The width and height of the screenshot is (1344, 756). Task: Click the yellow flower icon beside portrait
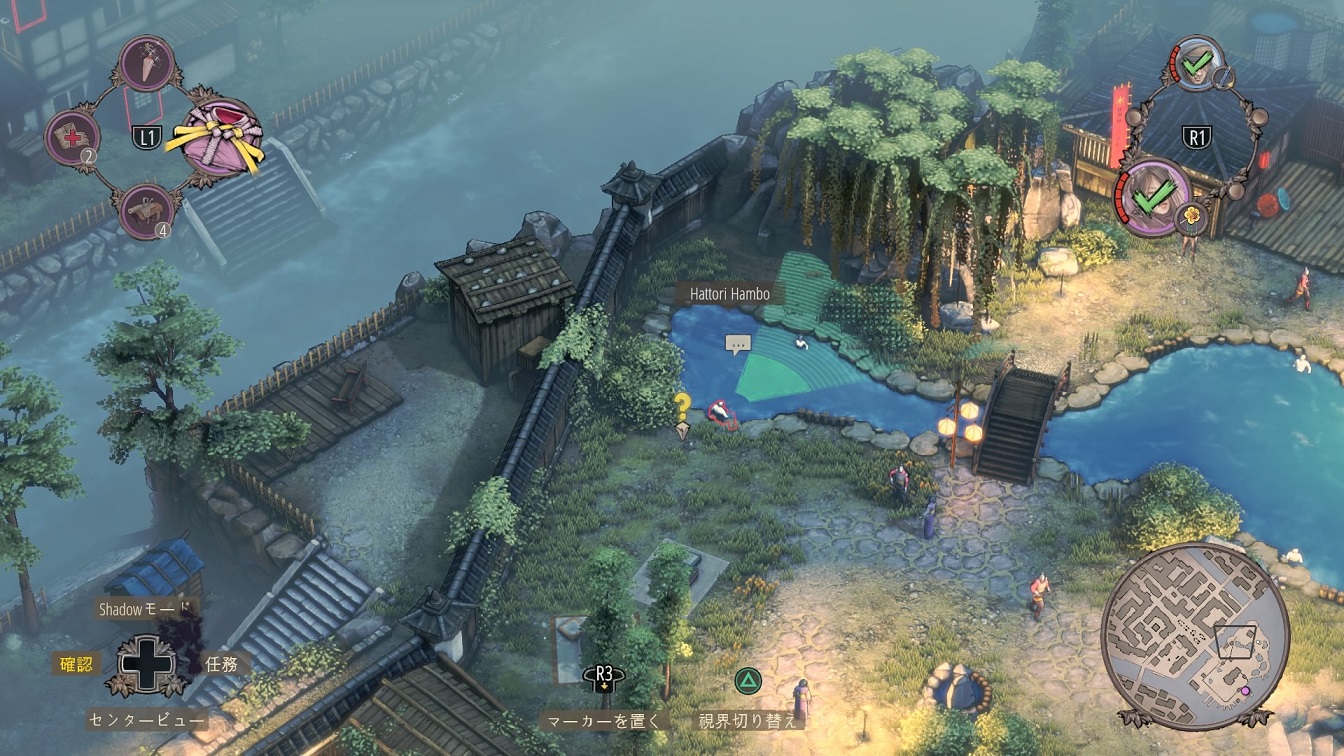[x=1192, y=216]
